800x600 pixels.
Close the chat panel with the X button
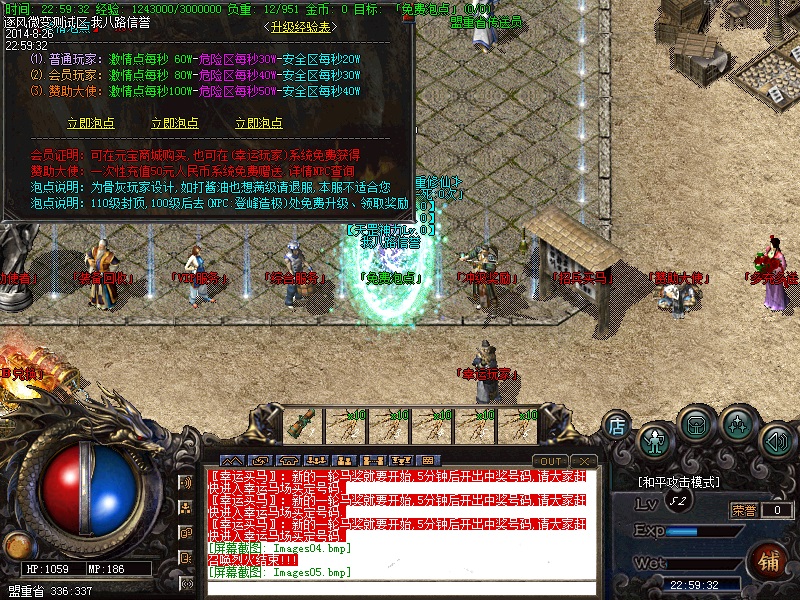click(x=585, y=461)
